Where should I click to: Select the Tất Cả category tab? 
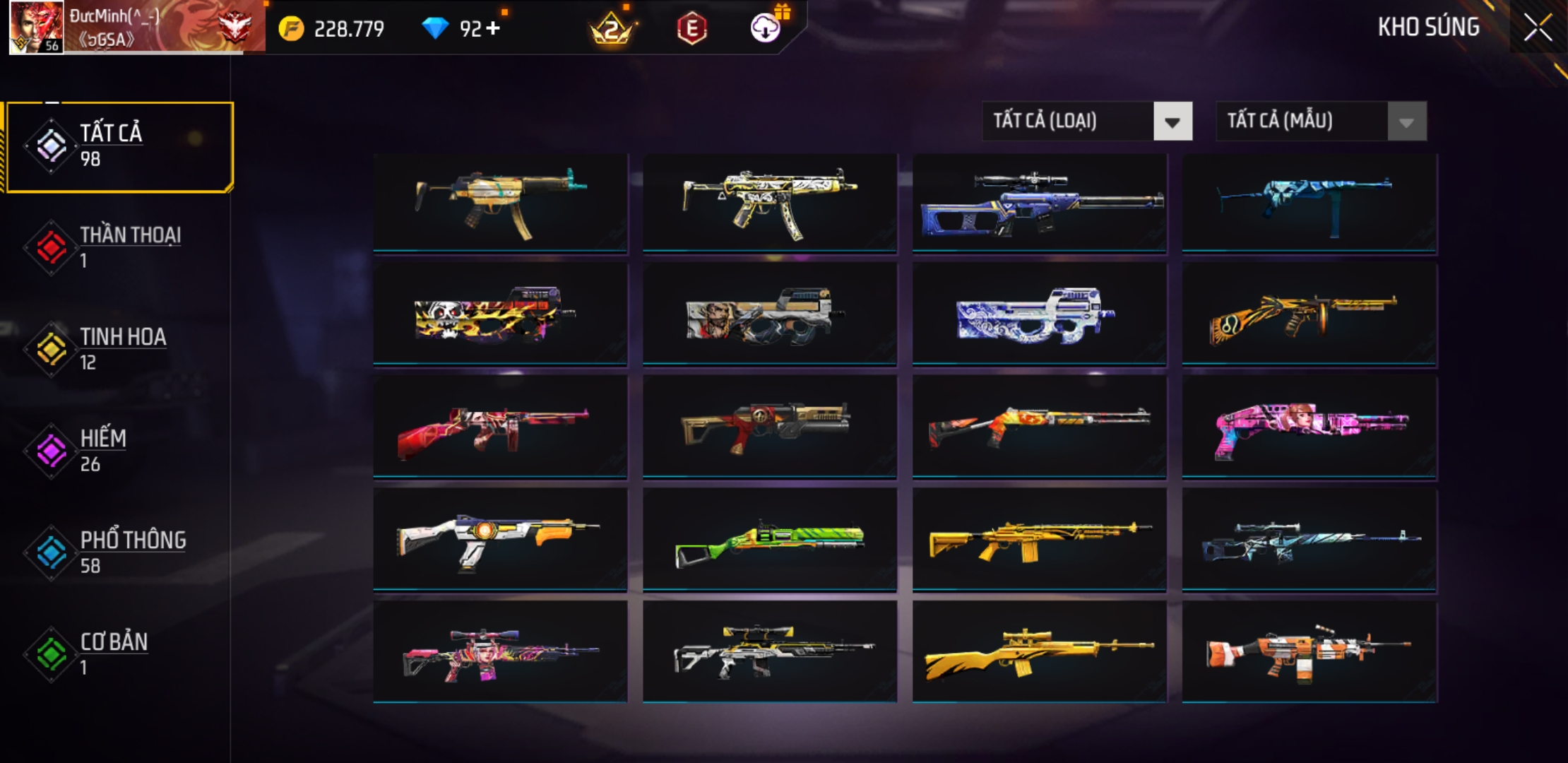coord(120,146)
